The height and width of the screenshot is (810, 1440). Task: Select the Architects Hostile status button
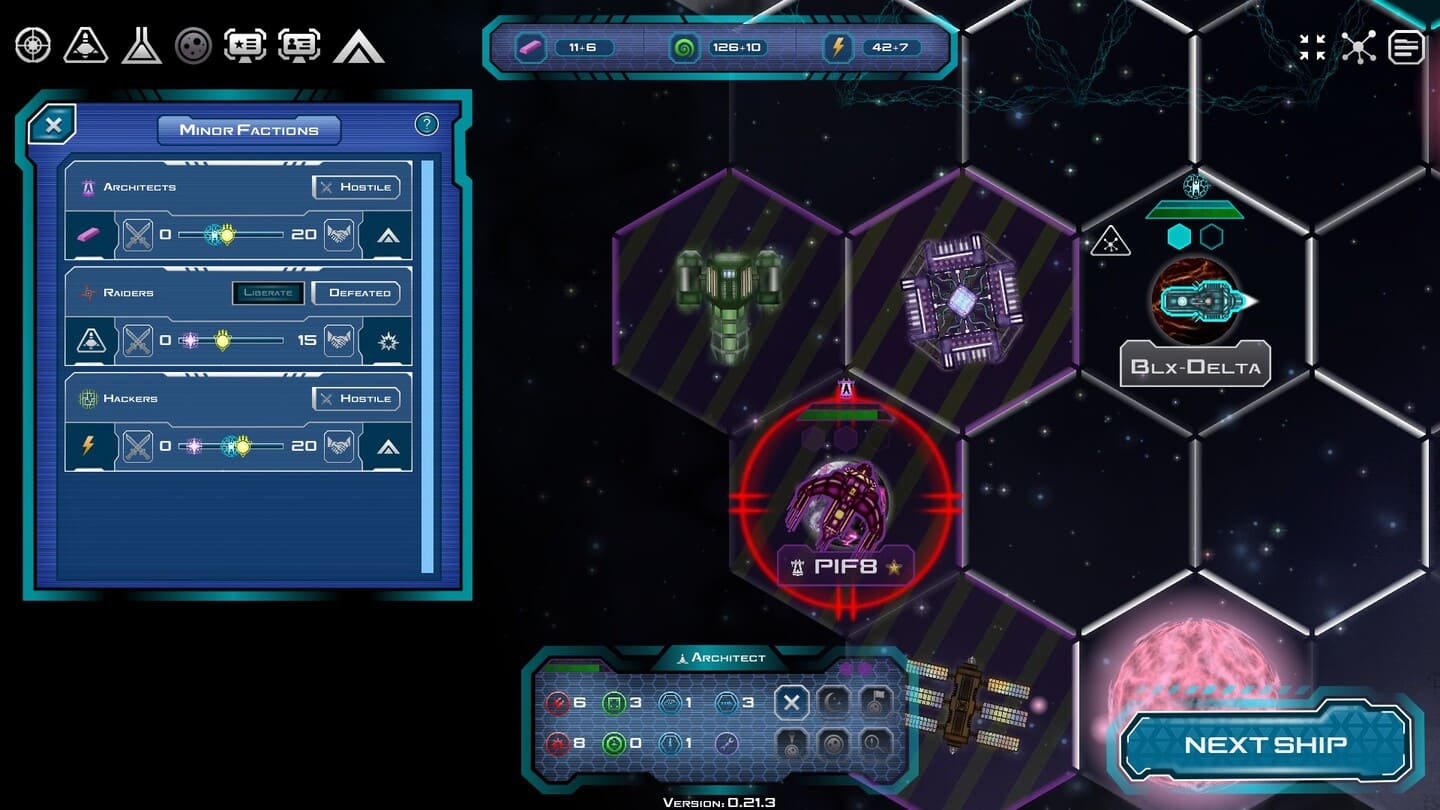click(356, 187)
